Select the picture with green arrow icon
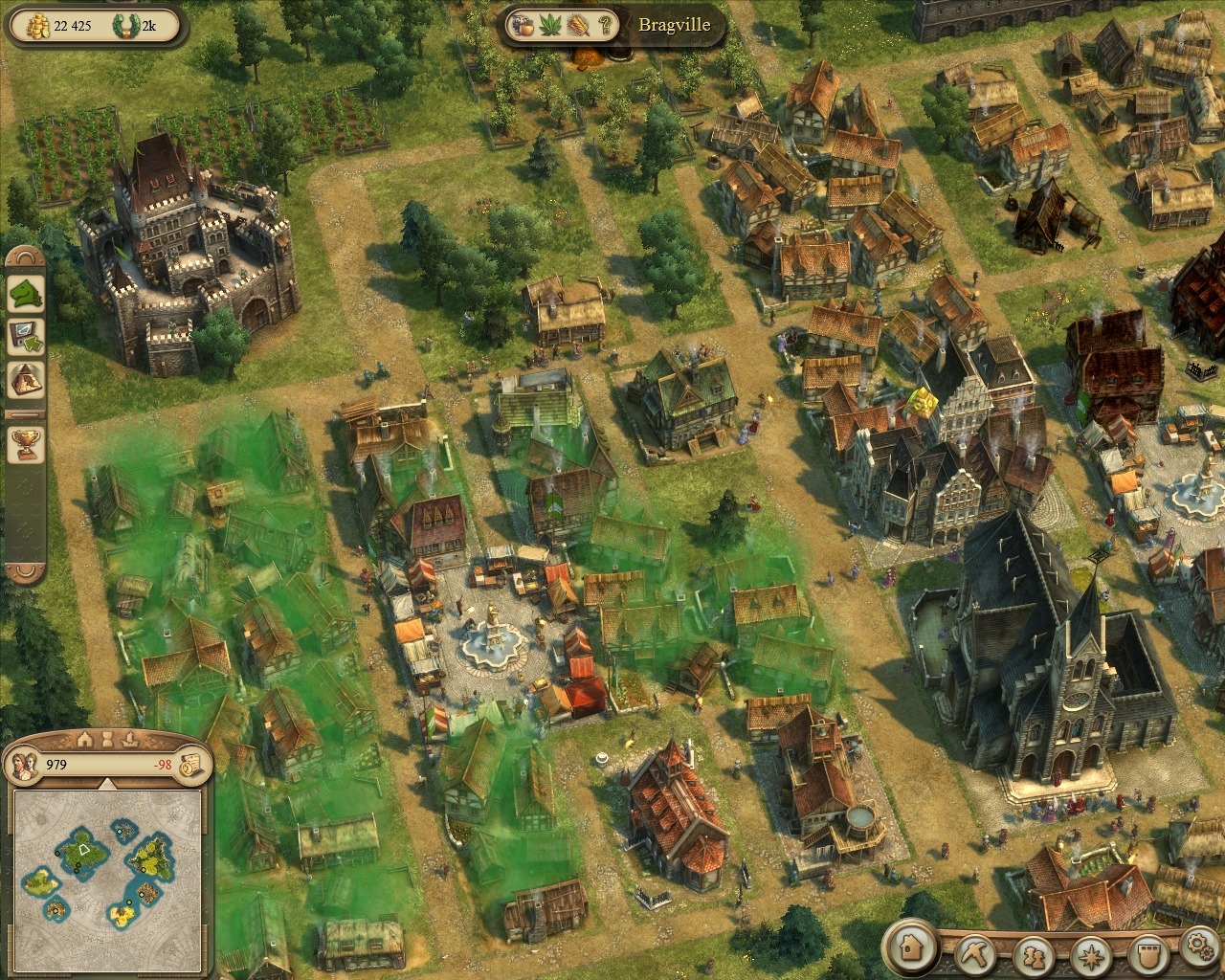This screenshot has height=980, width=1225. 26,337
